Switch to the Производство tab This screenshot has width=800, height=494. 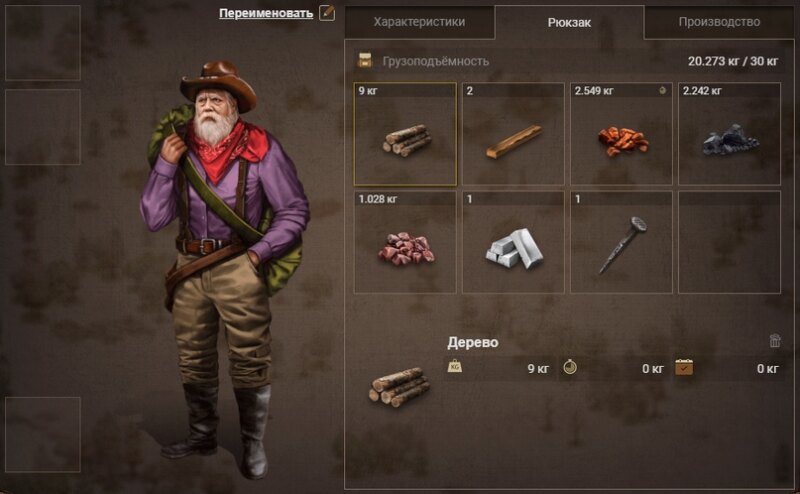coord(719,21)
